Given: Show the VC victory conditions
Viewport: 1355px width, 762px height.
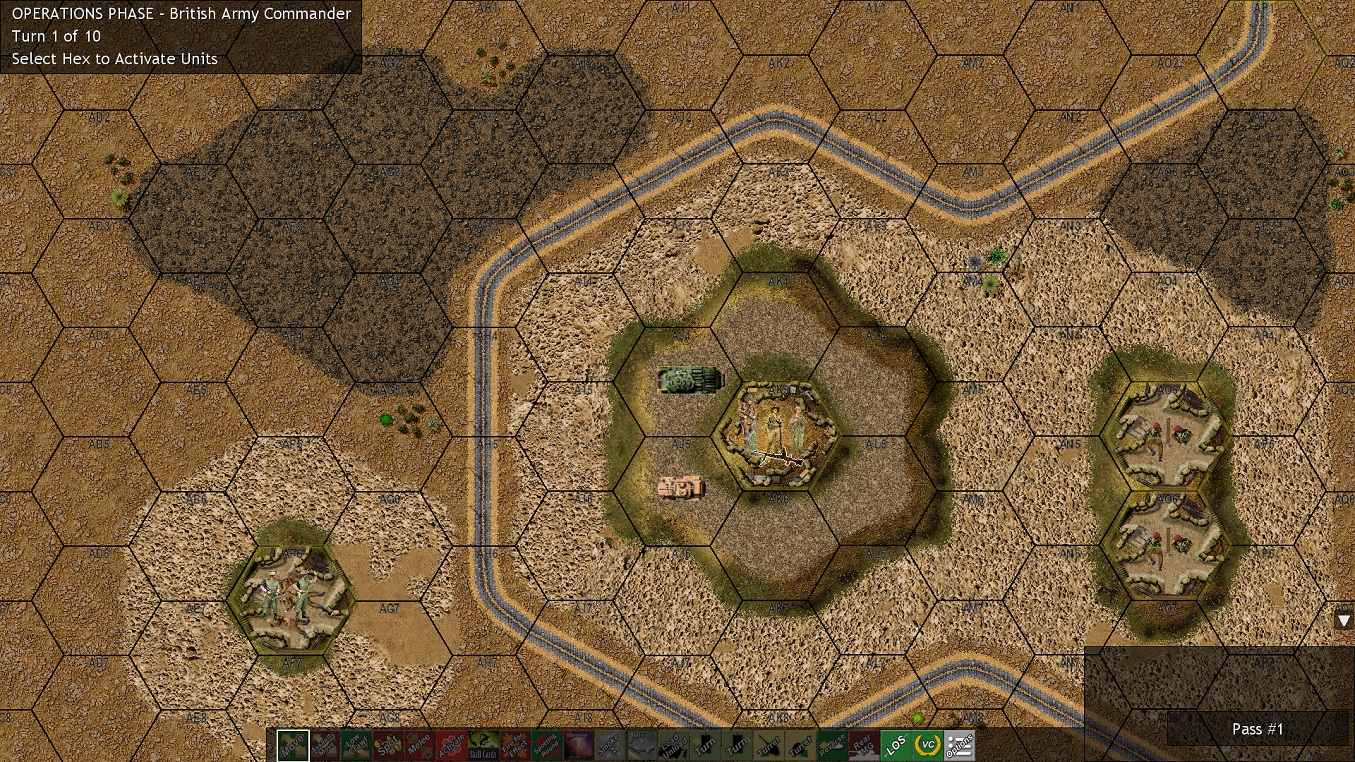Looking at the screenshot, I should pos(928,745).
